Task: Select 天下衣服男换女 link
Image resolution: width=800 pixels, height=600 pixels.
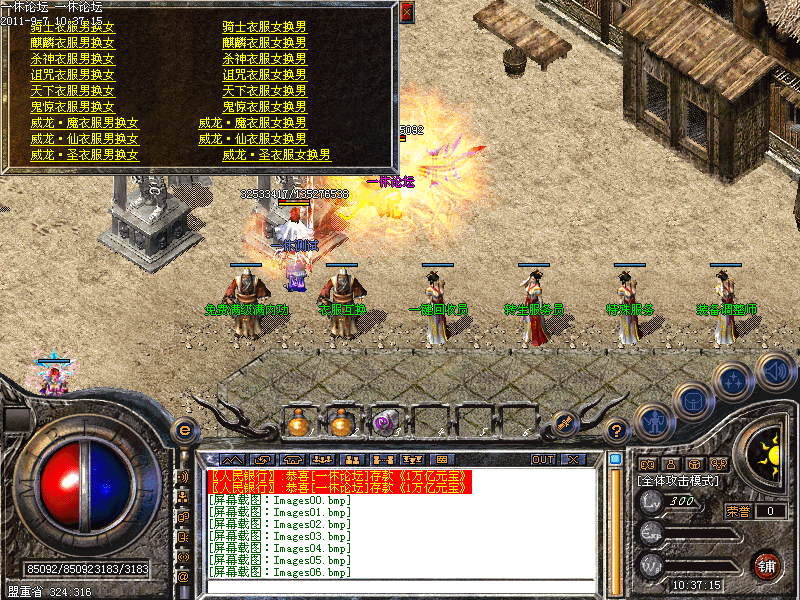Action: pyautogui.click(x=73, y=91)
